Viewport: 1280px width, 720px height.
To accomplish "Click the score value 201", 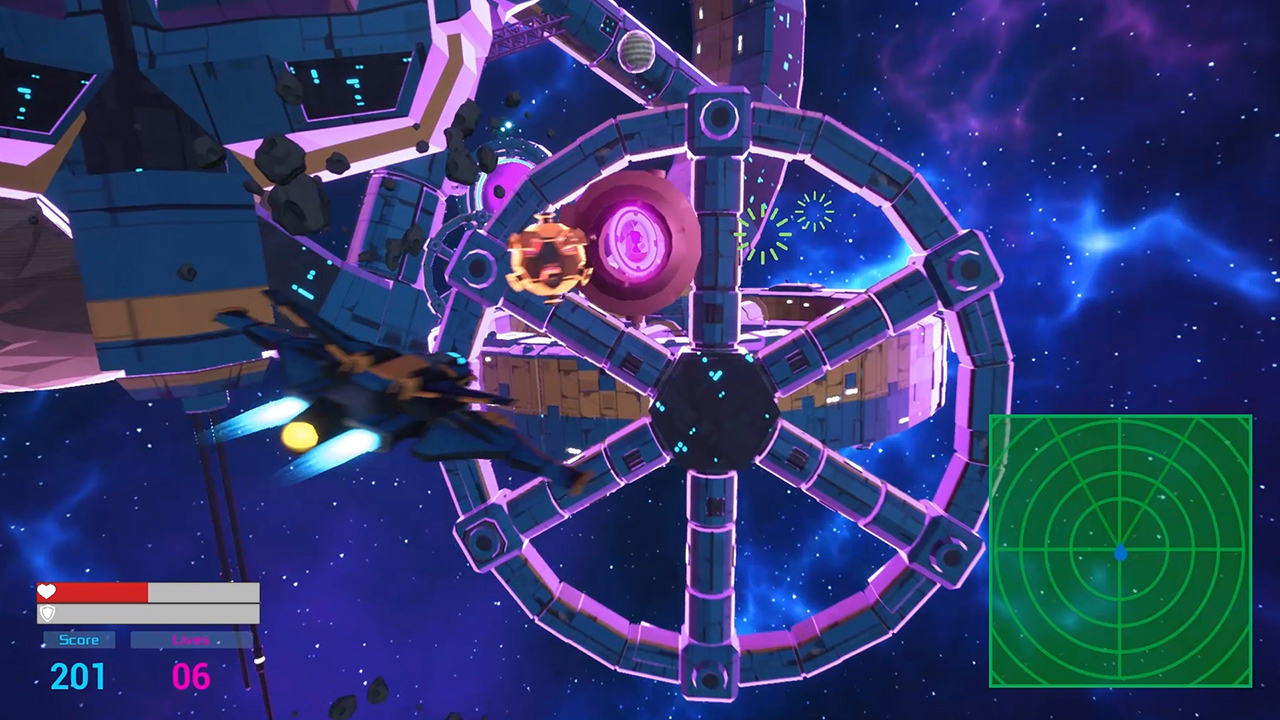I will pyautogui.click(x=78, y=676).
